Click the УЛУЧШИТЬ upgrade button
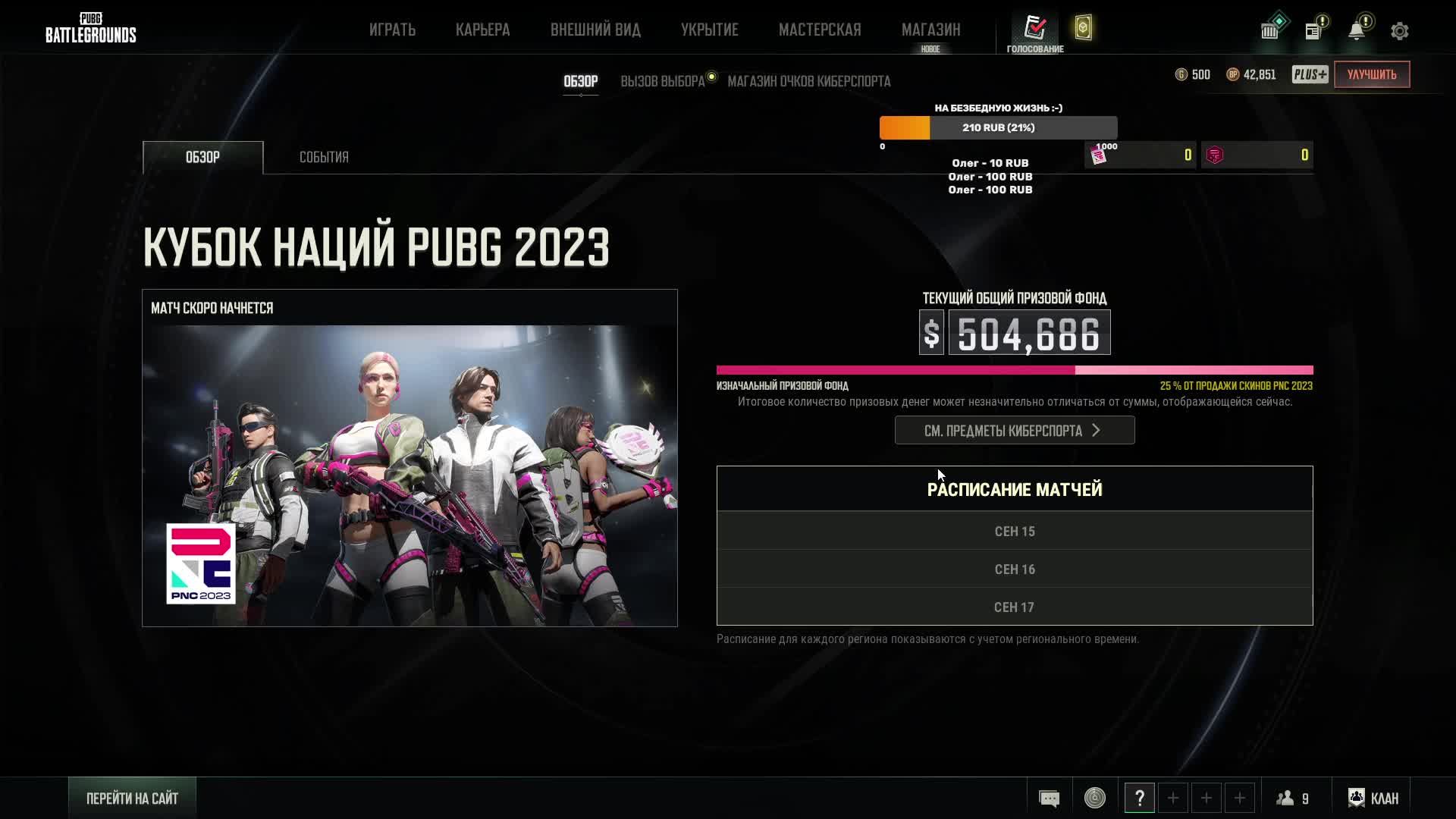Viewport: 1456px width, 819px height. [x=1372, y=74]
